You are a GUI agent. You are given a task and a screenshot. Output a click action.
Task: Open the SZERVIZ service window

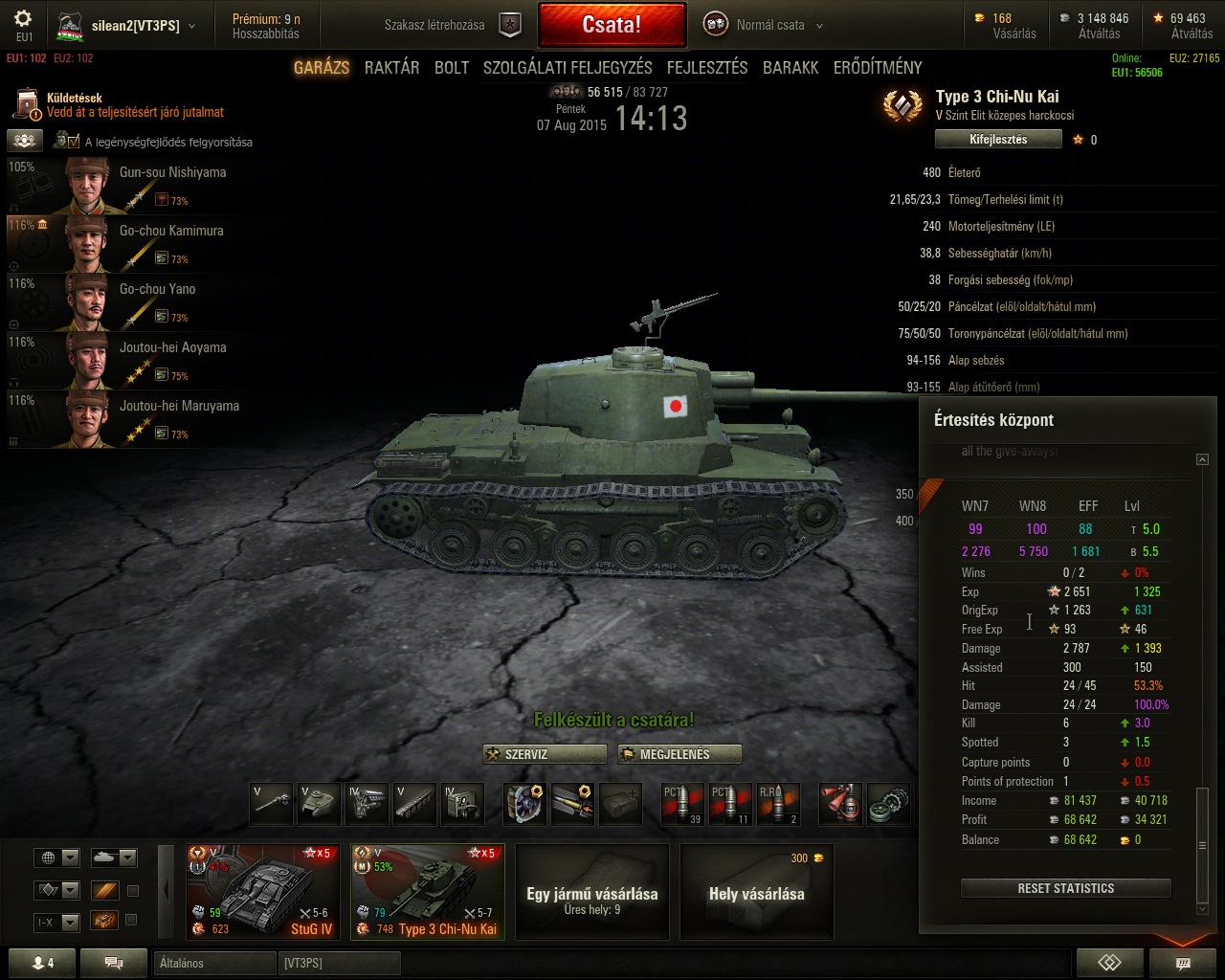tap(545, 754)
